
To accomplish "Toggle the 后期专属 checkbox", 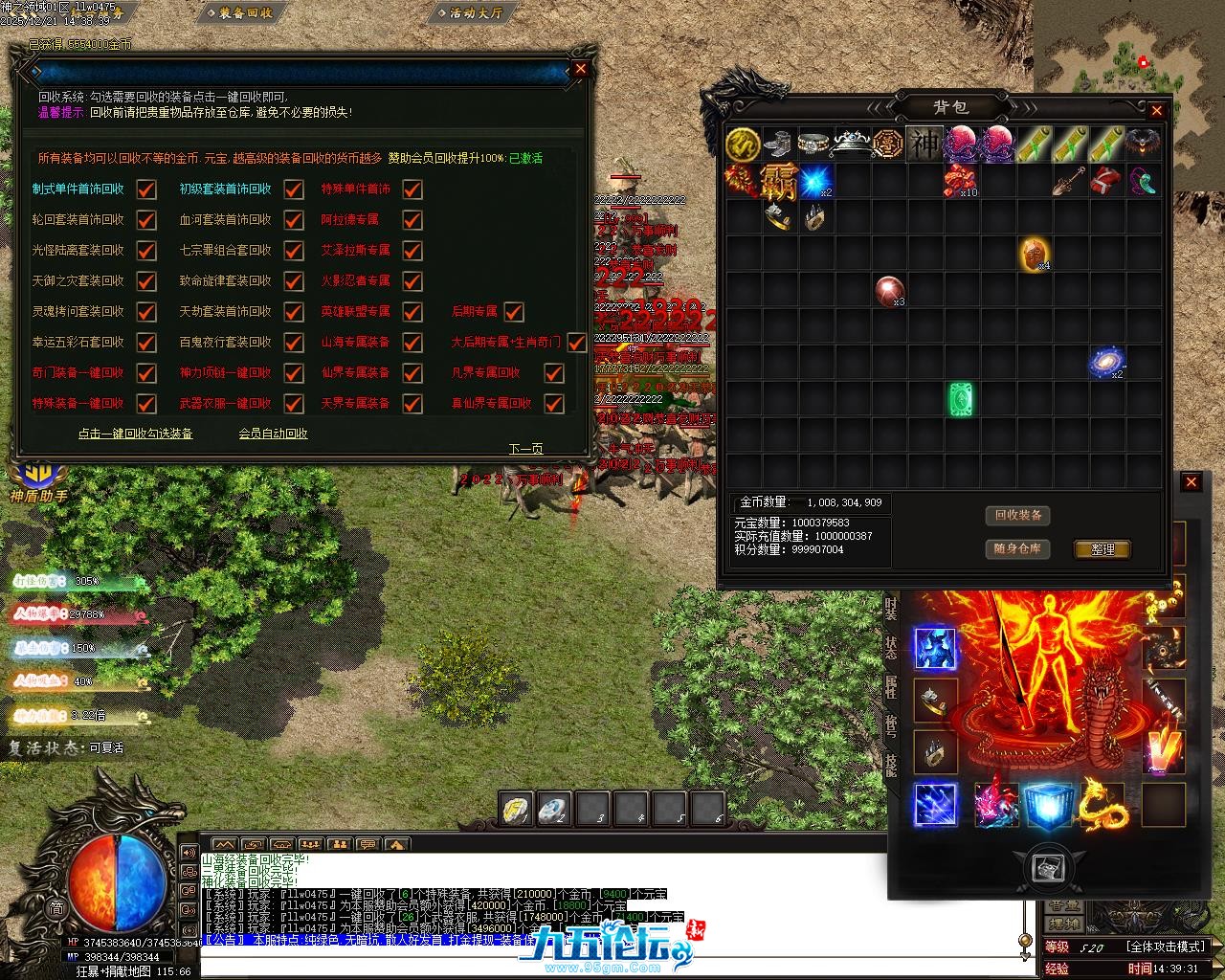I will [x=514, y=312].
